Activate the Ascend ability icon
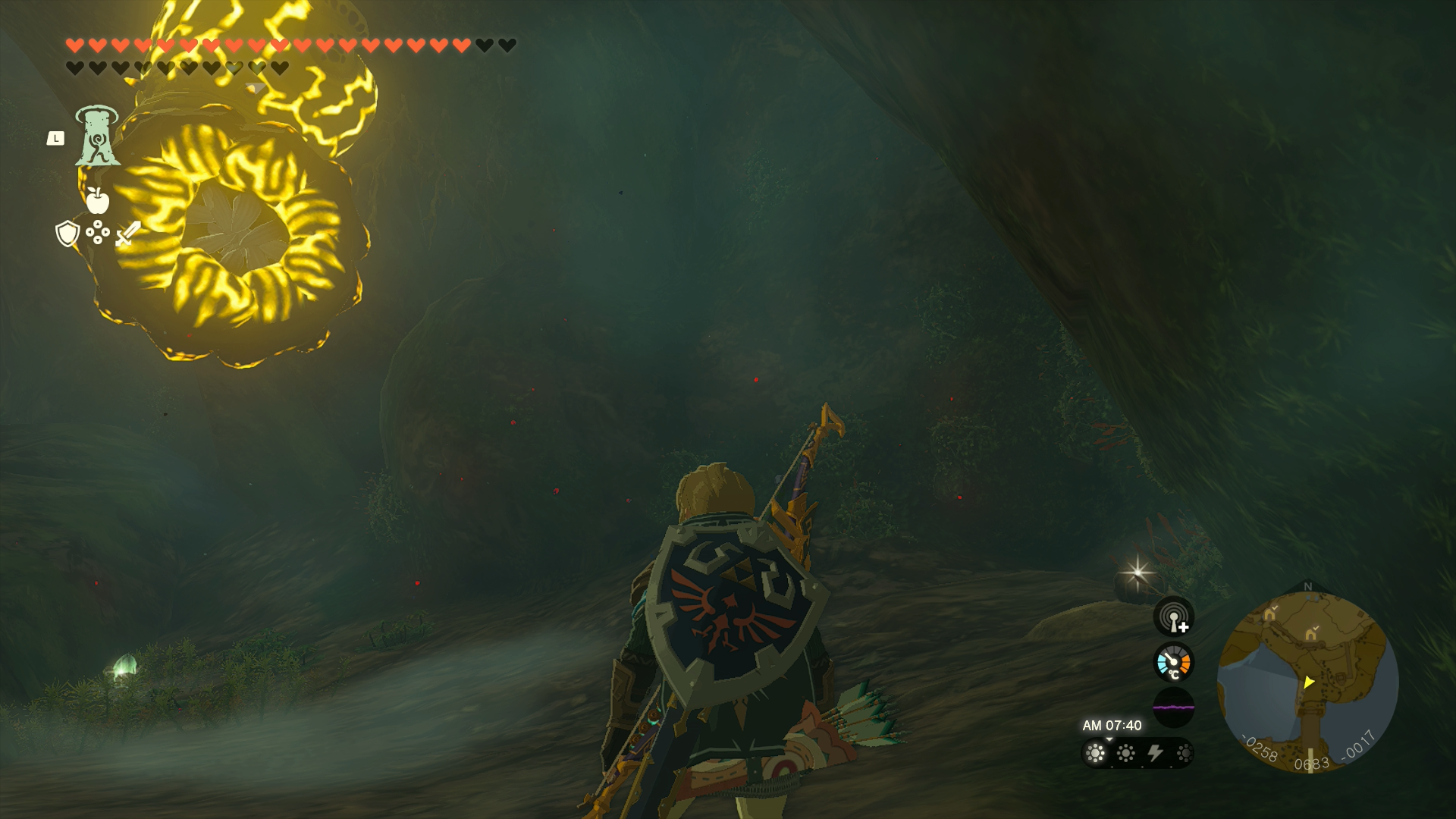Image resolution: width=1456 pixels, height=819 pixels. tap(97, 136)
